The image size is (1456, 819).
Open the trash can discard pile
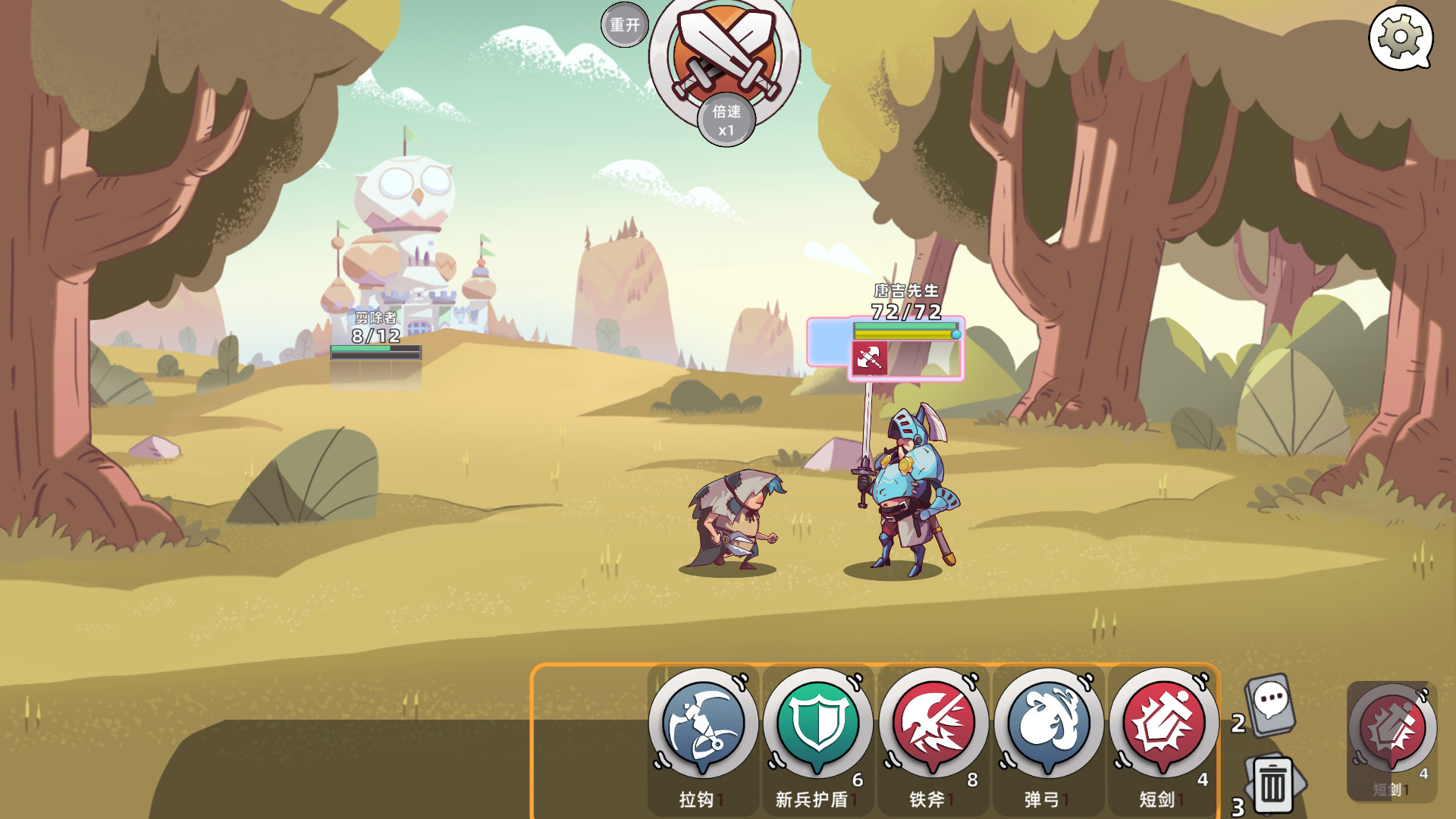pyautogui.click(x=1273, y=785)
